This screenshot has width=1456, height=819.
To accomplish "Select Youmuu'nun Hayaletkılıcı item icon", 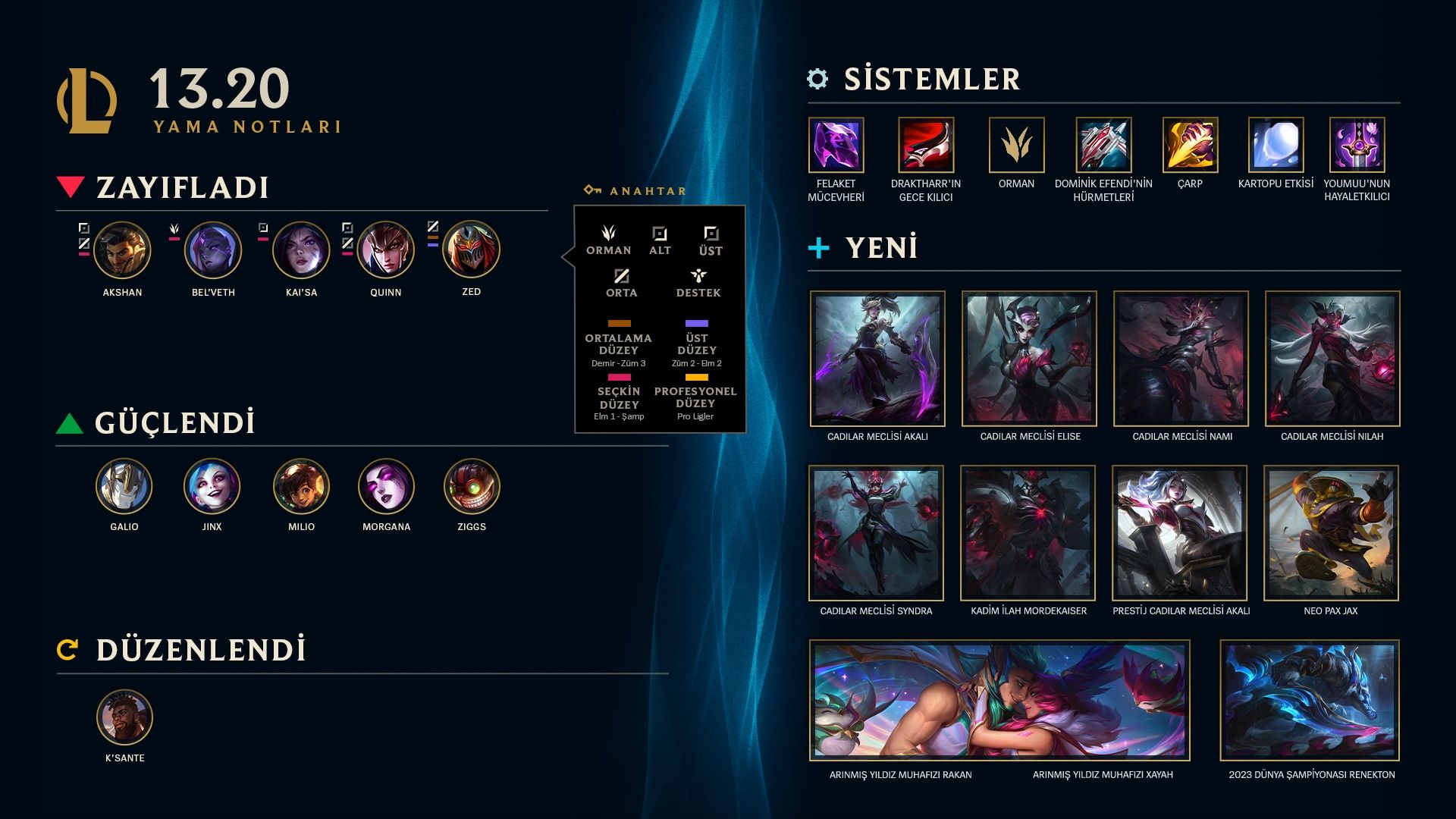I will pos(1357,145).
